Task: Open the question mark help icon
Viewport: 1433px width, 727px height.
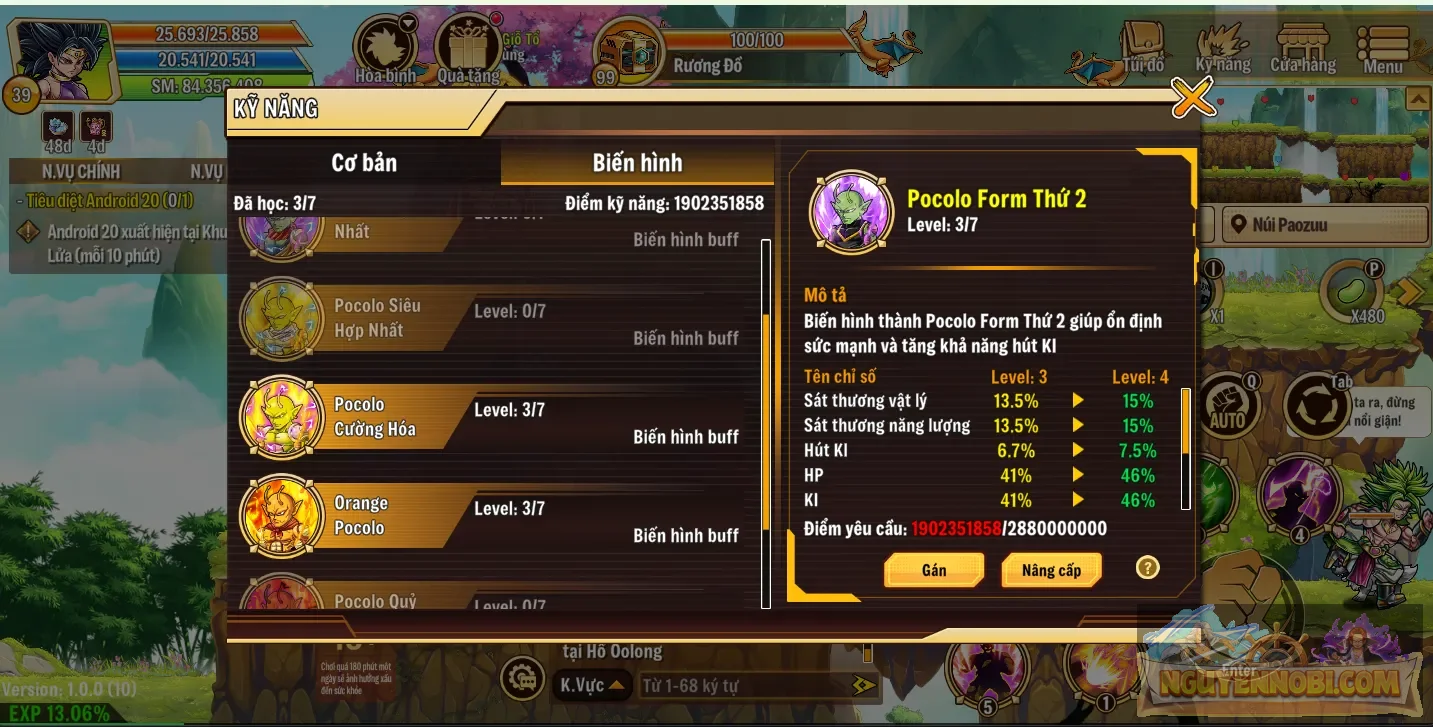Action: [x=1147, y=568]
